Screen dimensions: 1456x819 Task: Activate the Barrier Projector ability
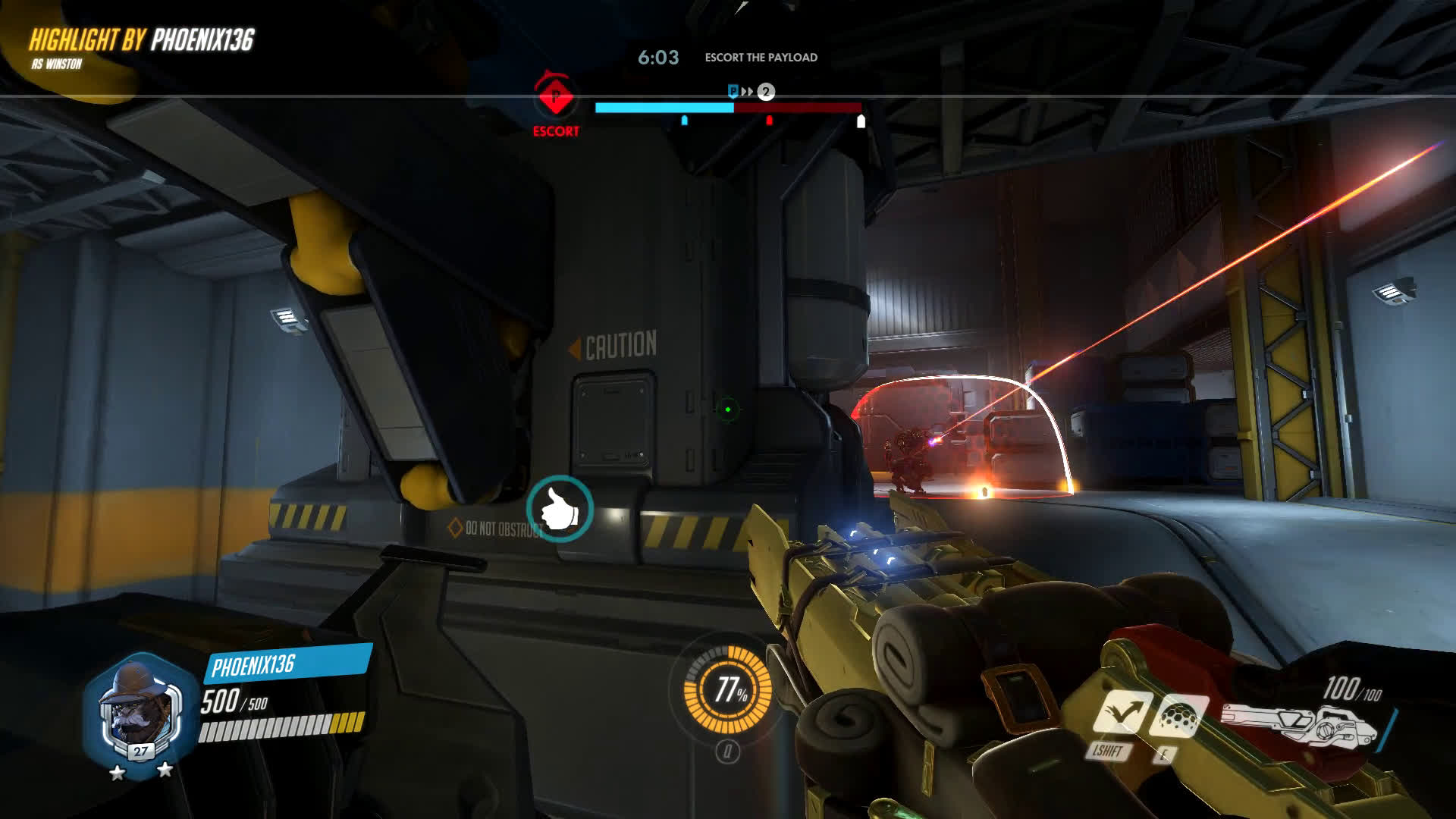coord(1175,714)
